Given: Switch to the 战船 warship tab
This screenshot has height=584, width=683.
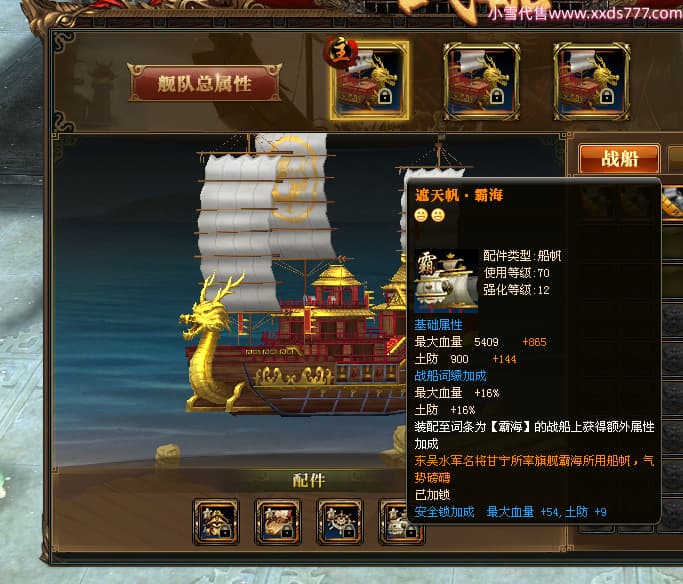Looking at the screenshot, I should pos(620,160).
